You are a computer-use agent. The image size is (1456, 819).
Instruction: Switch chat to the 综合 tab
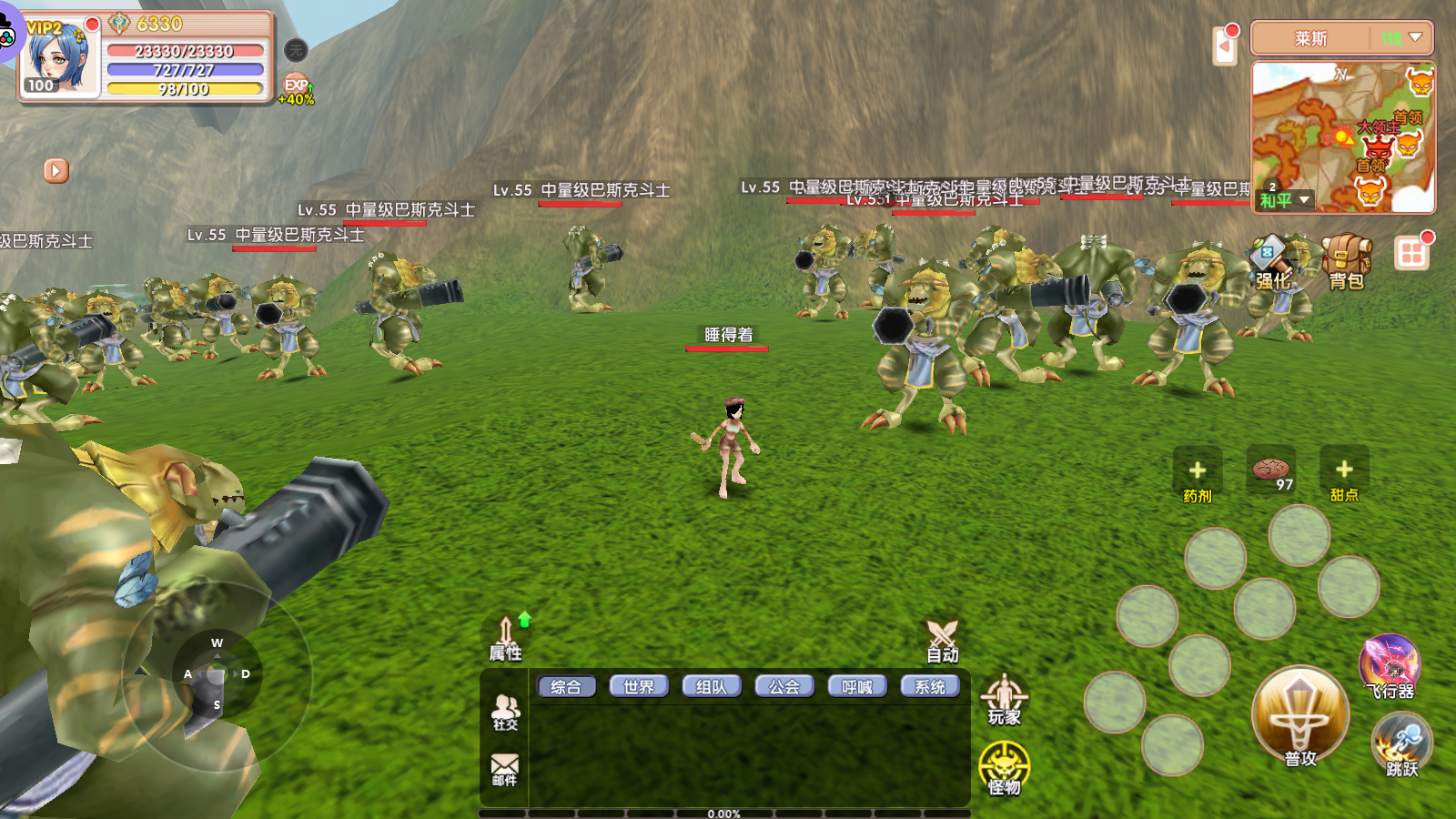point(566,687)
